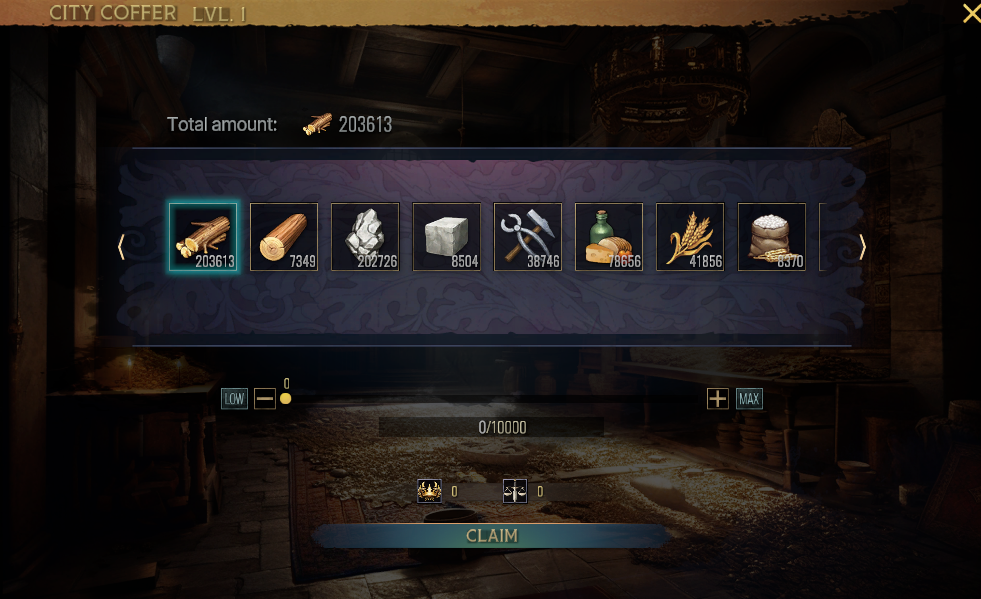The width and height of the screenshot is (981, 599).
Task: Show more resources with the right arrow
Action: click(x=863, y=247)
